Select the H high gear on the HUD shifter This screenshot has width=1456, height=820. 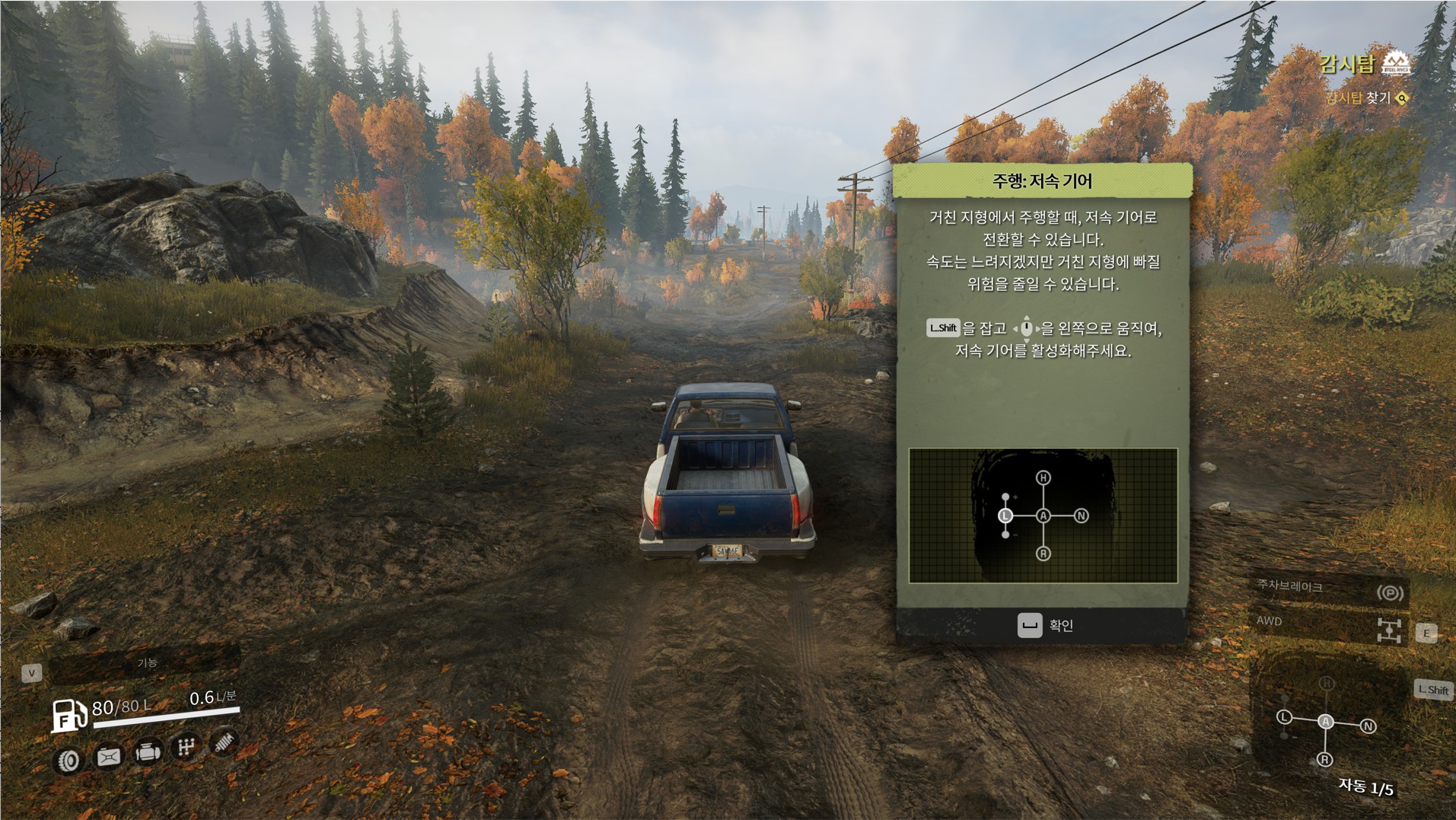point(1327,683)
